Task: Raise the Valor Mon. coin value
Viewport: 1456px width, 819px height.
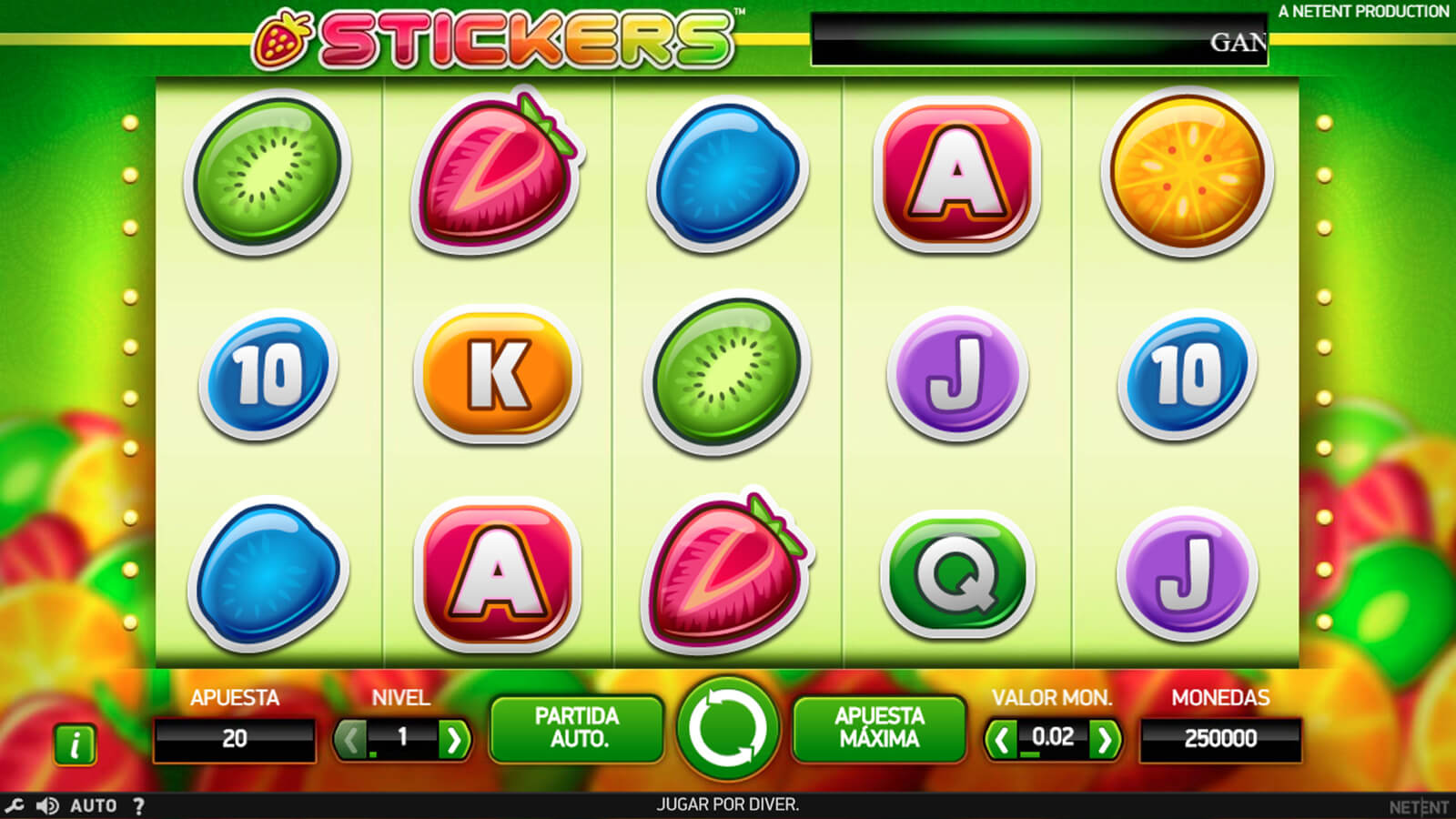Action: (1104, 740)
